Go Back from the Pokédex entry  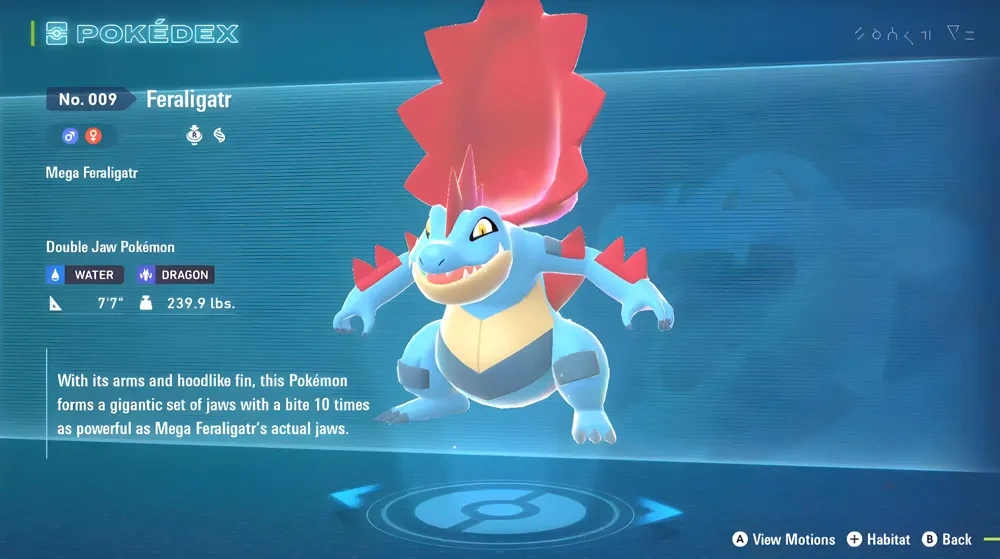947,540
